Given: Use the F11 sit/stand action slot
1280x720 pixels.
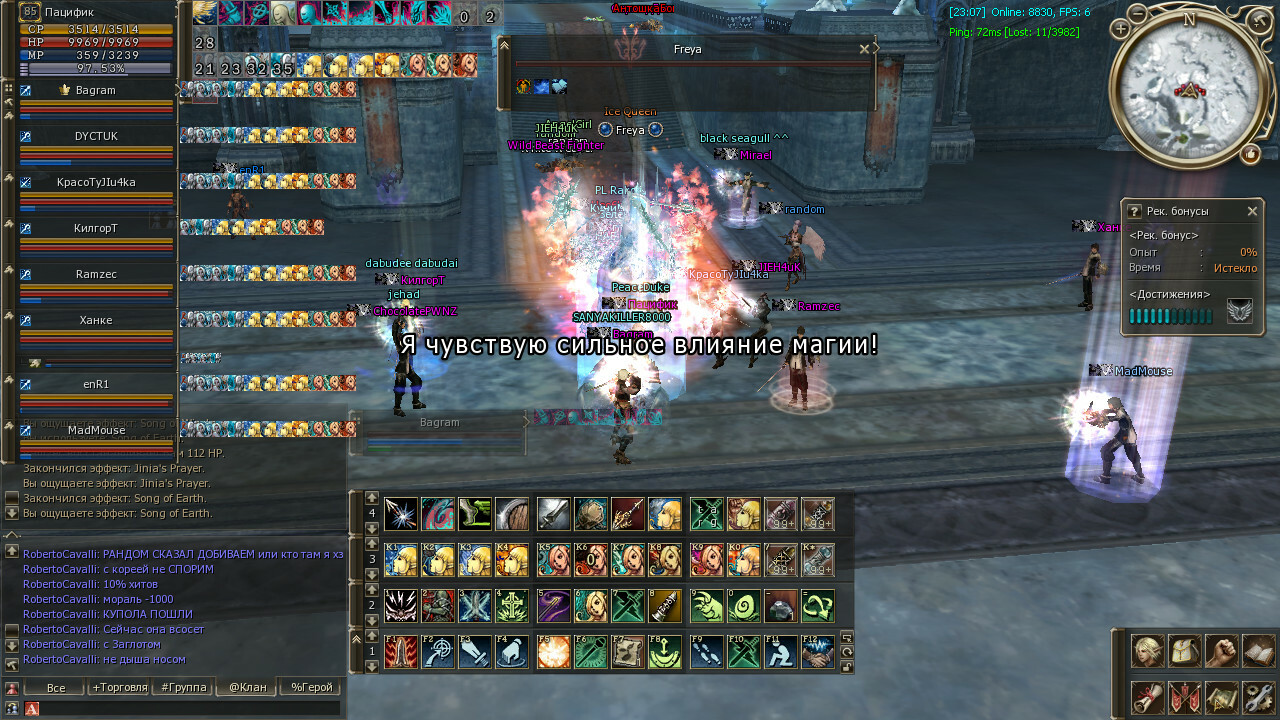Looking at the screenshot, I should [780, 652].
